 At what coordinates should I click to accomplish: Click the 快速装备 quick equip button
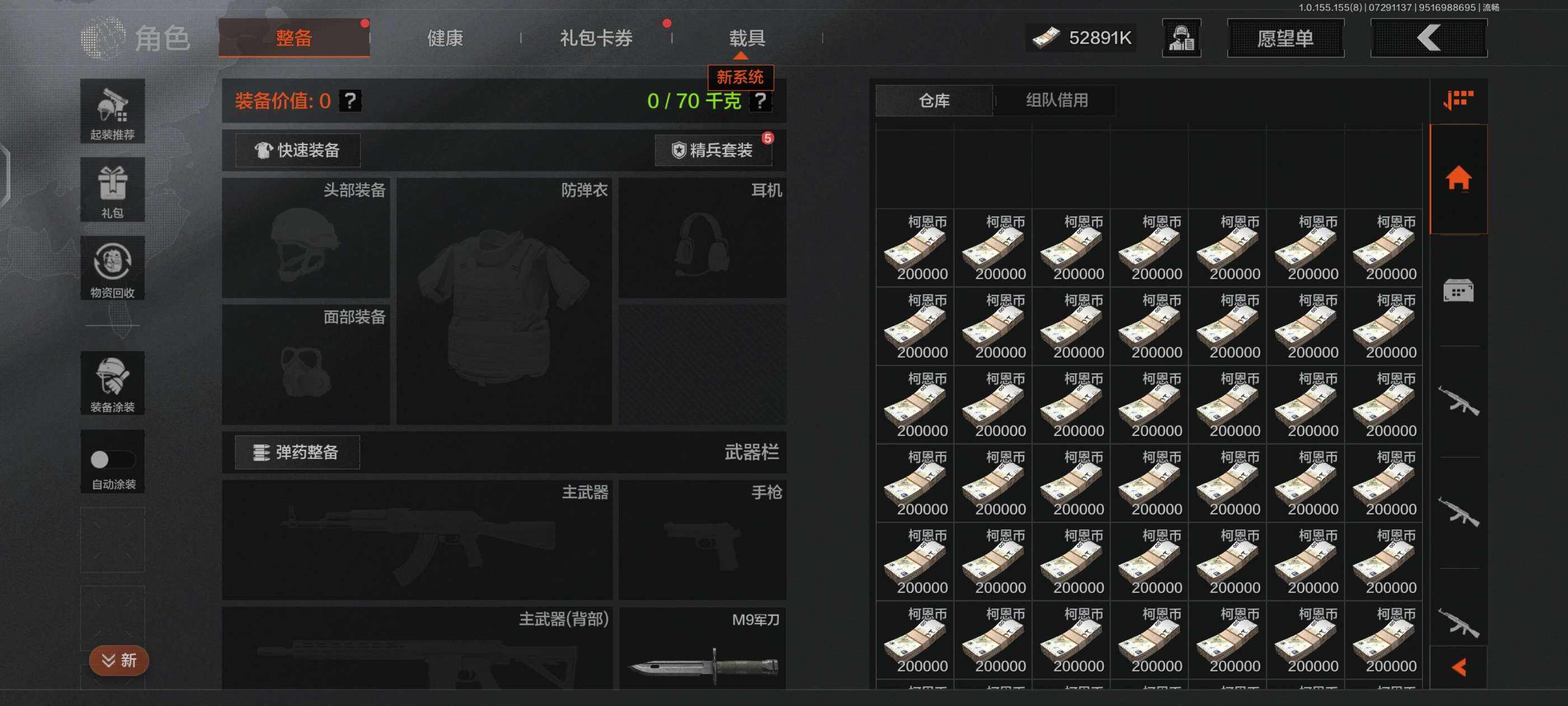298,151
